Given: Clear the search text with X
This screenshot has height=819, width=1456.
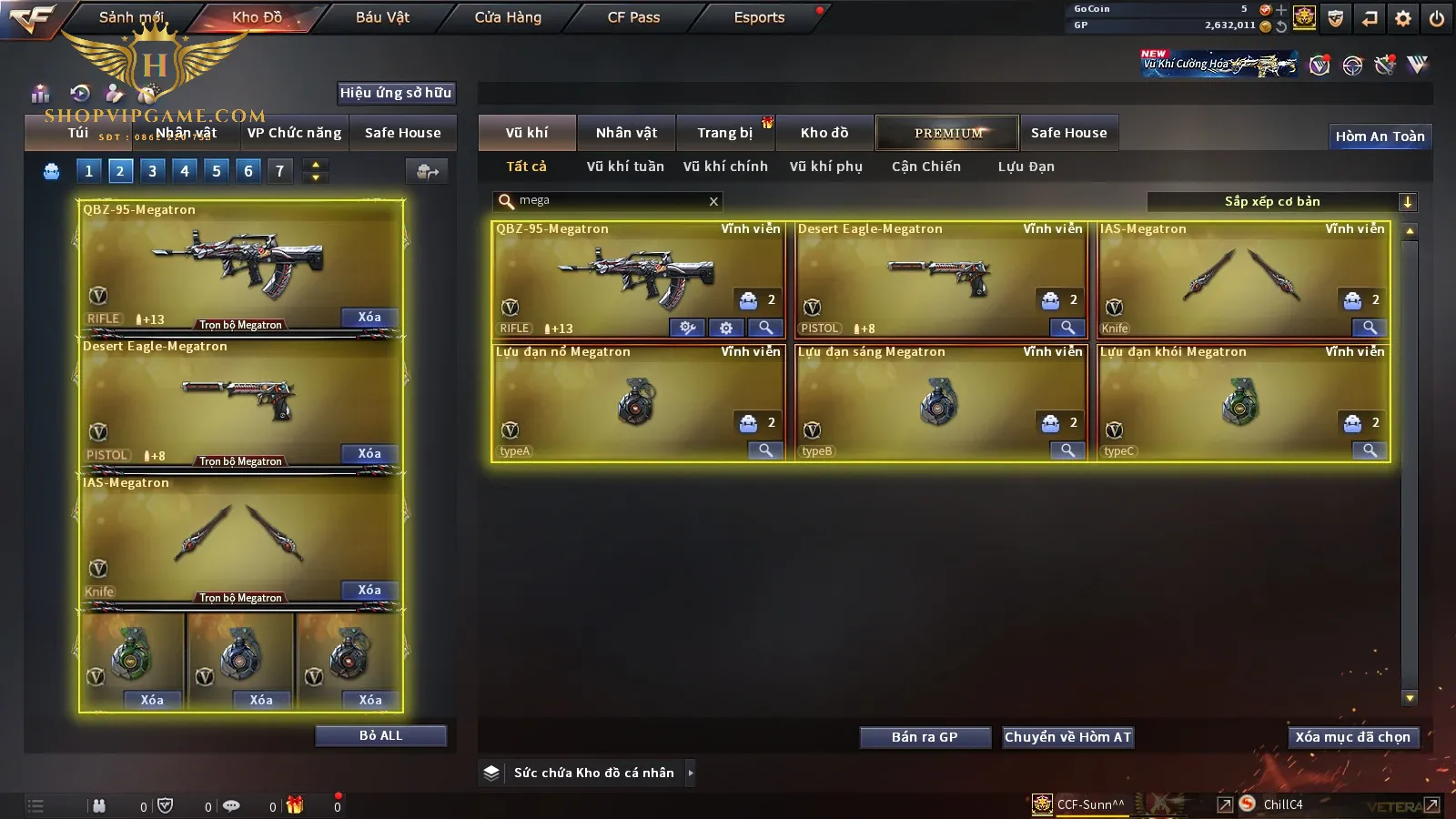Looking at the screenshot, I should point(713,201).
